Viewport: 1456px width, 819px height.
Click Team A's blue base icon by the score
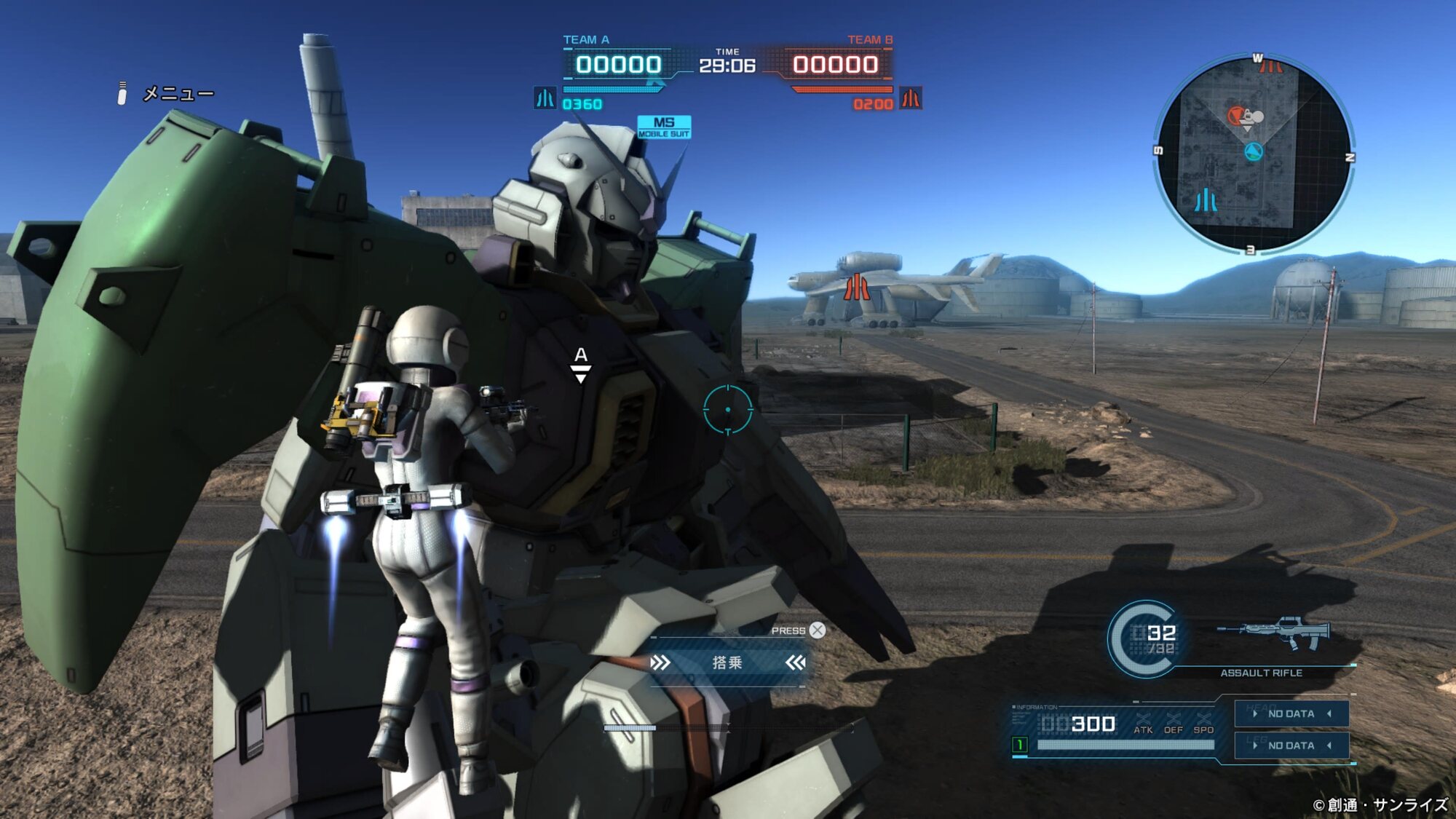545,98
